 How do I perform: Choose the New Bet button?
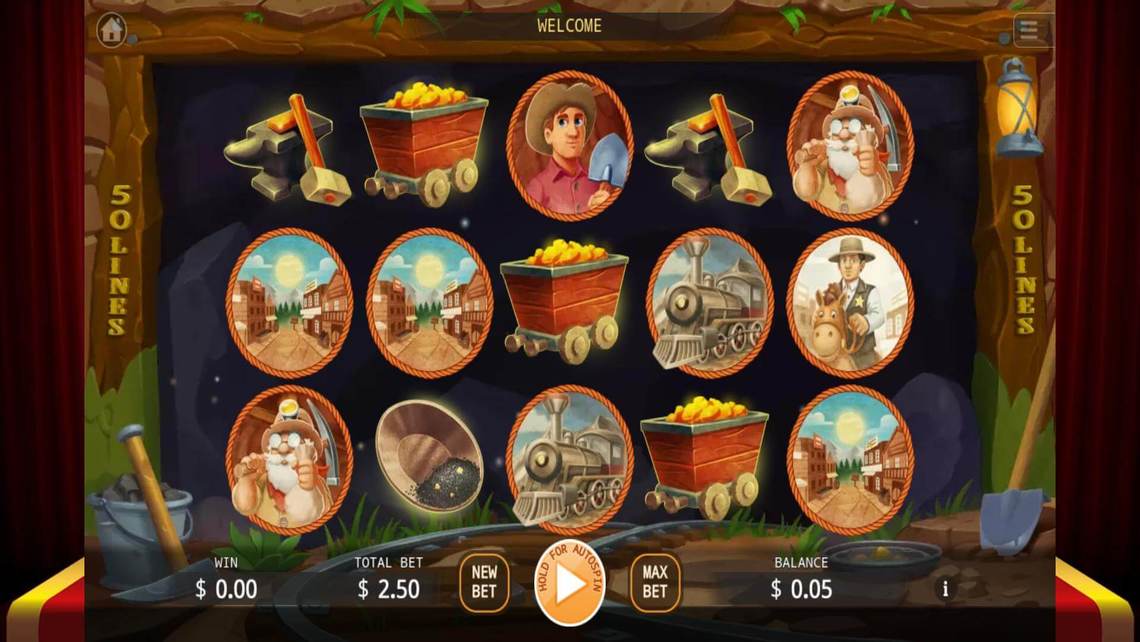(484, 582)
